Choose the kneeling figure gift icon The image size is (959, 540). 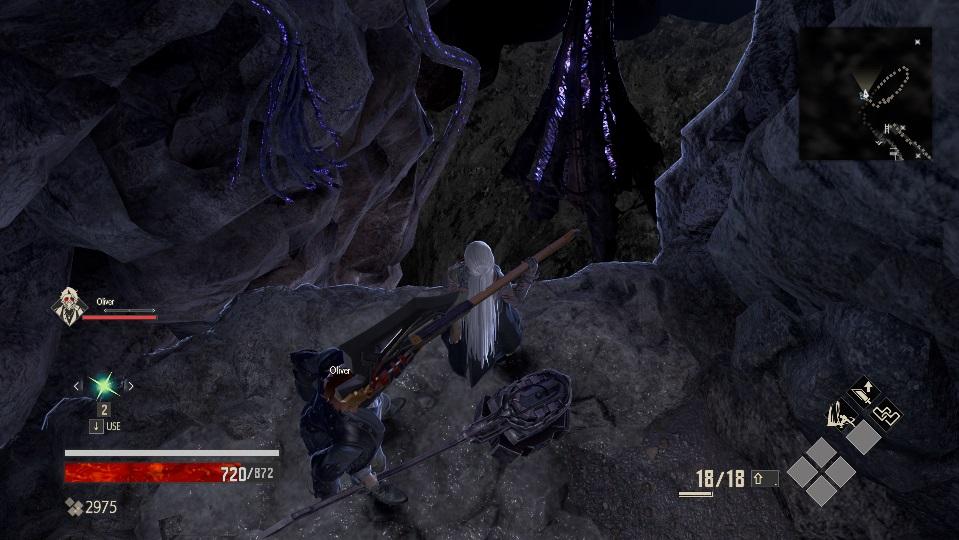[x=838, y=414]
